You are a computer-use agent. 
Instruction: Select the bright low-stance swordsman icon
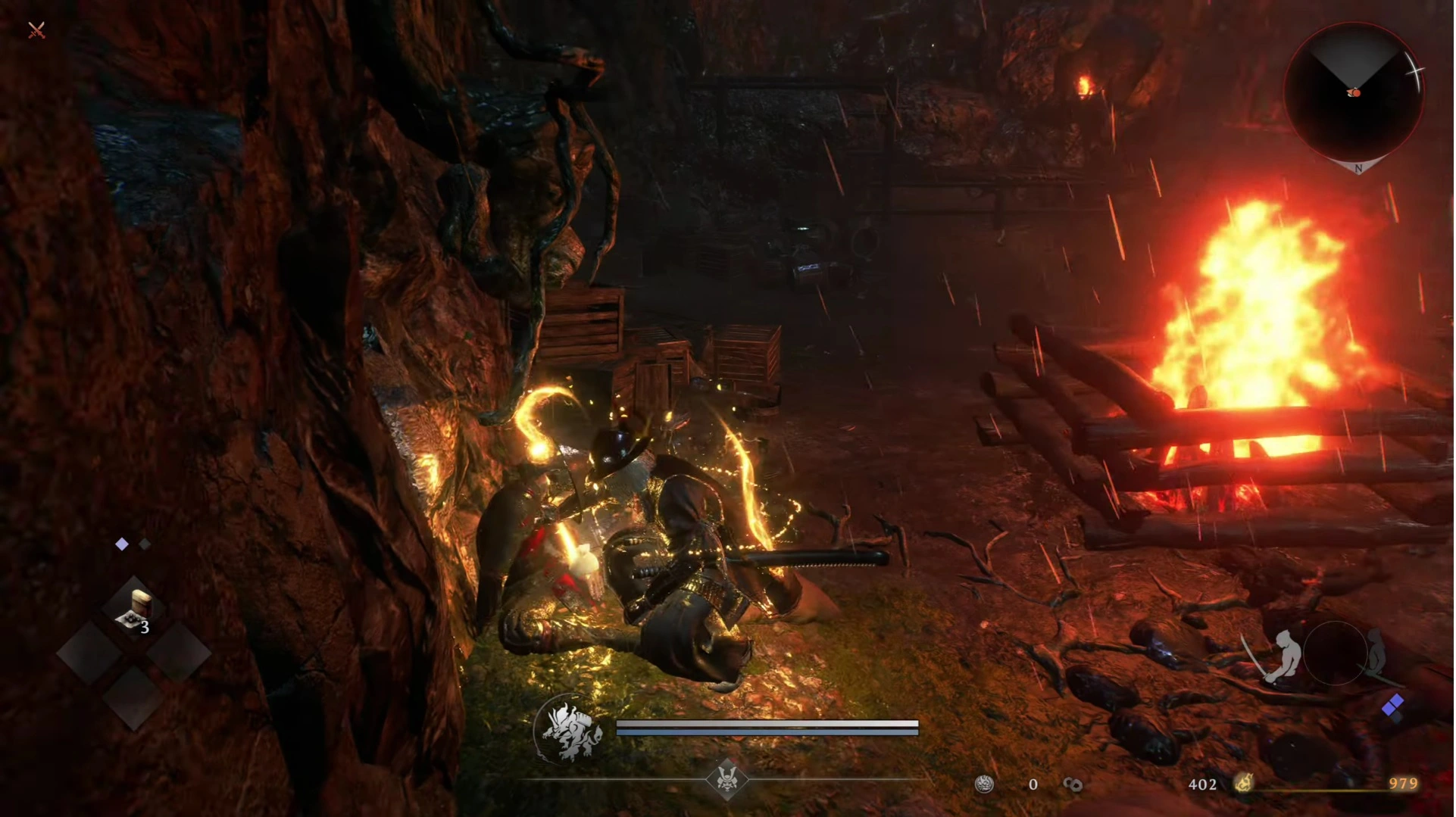pos(1279,654)
